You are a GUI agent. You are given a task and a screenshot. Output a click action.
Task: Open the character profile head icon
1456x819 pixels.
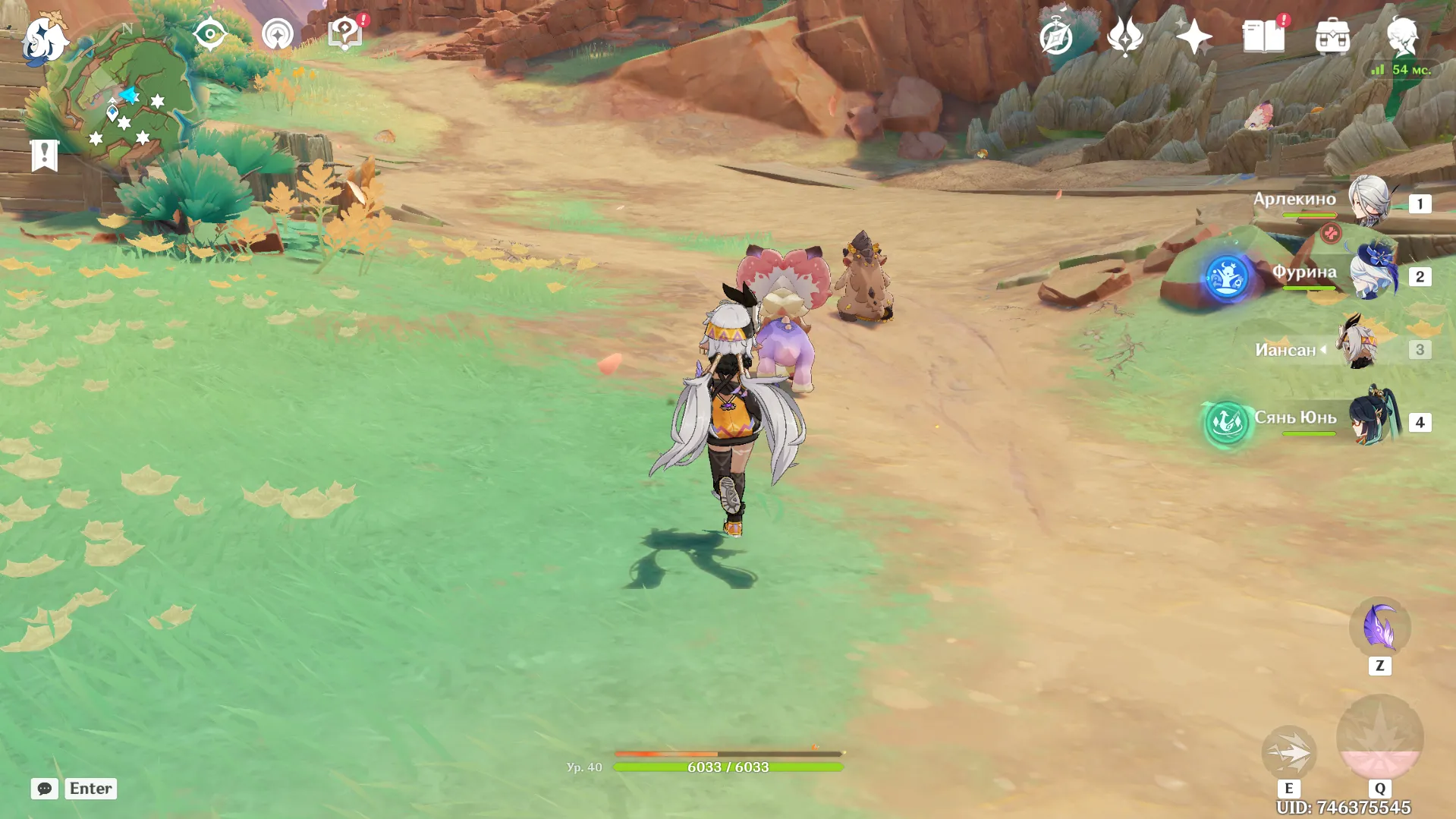(1401, 36)
